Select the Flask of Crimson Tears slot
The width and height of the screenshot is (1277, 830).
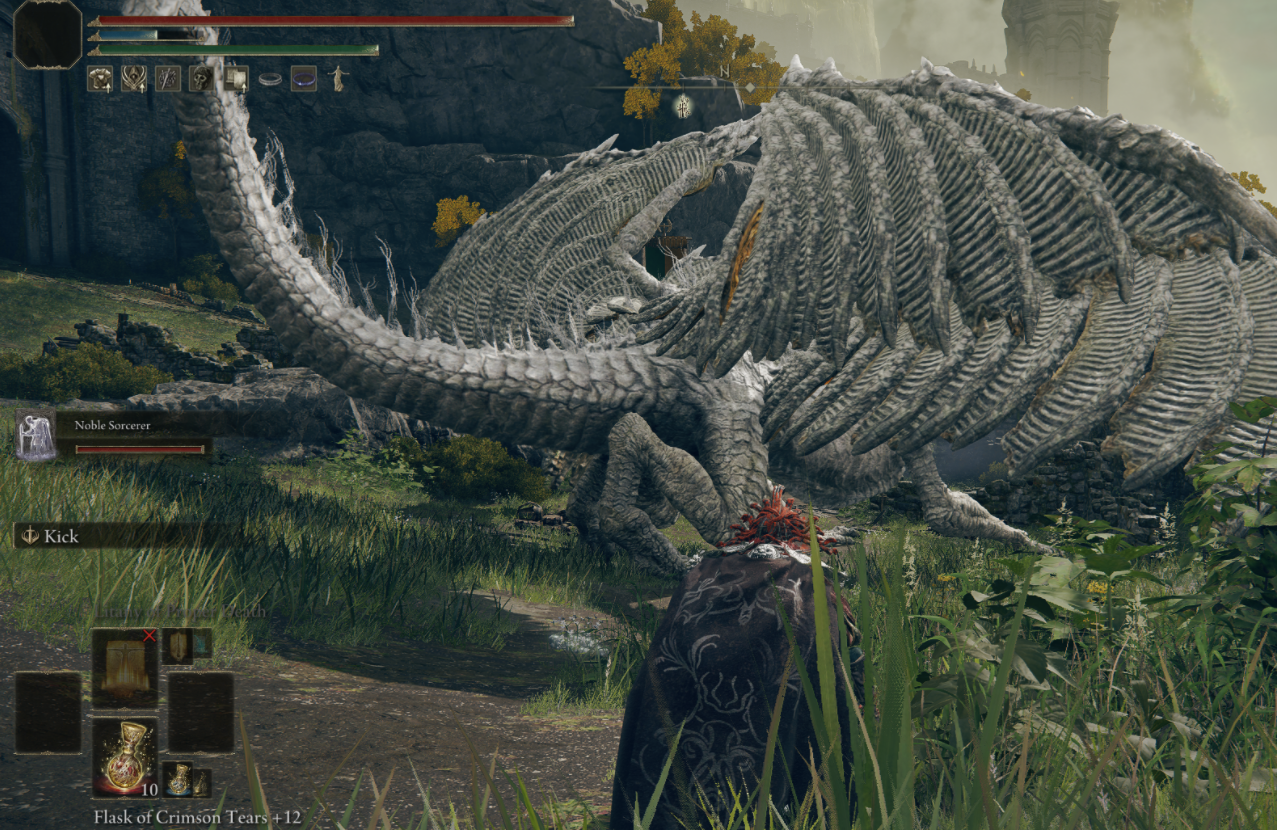pyautogui.click(x=125, y=756)
